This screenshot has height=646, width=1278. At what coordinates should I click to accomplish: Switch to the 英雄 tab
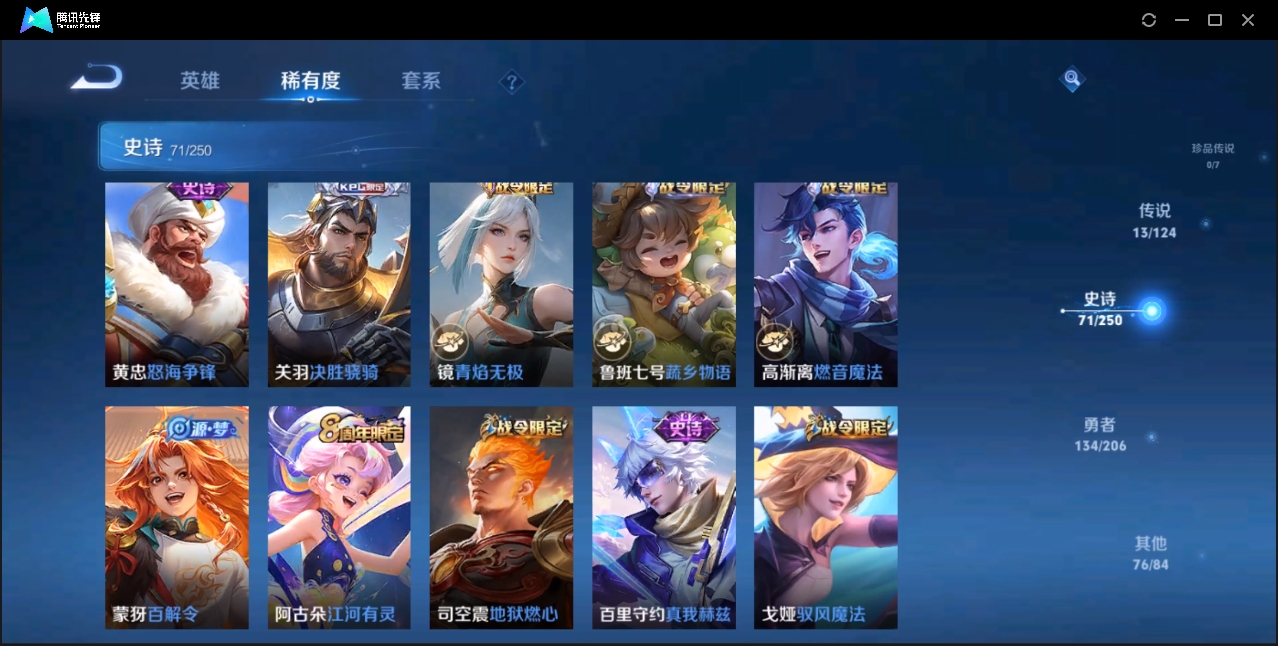(200, 81)
